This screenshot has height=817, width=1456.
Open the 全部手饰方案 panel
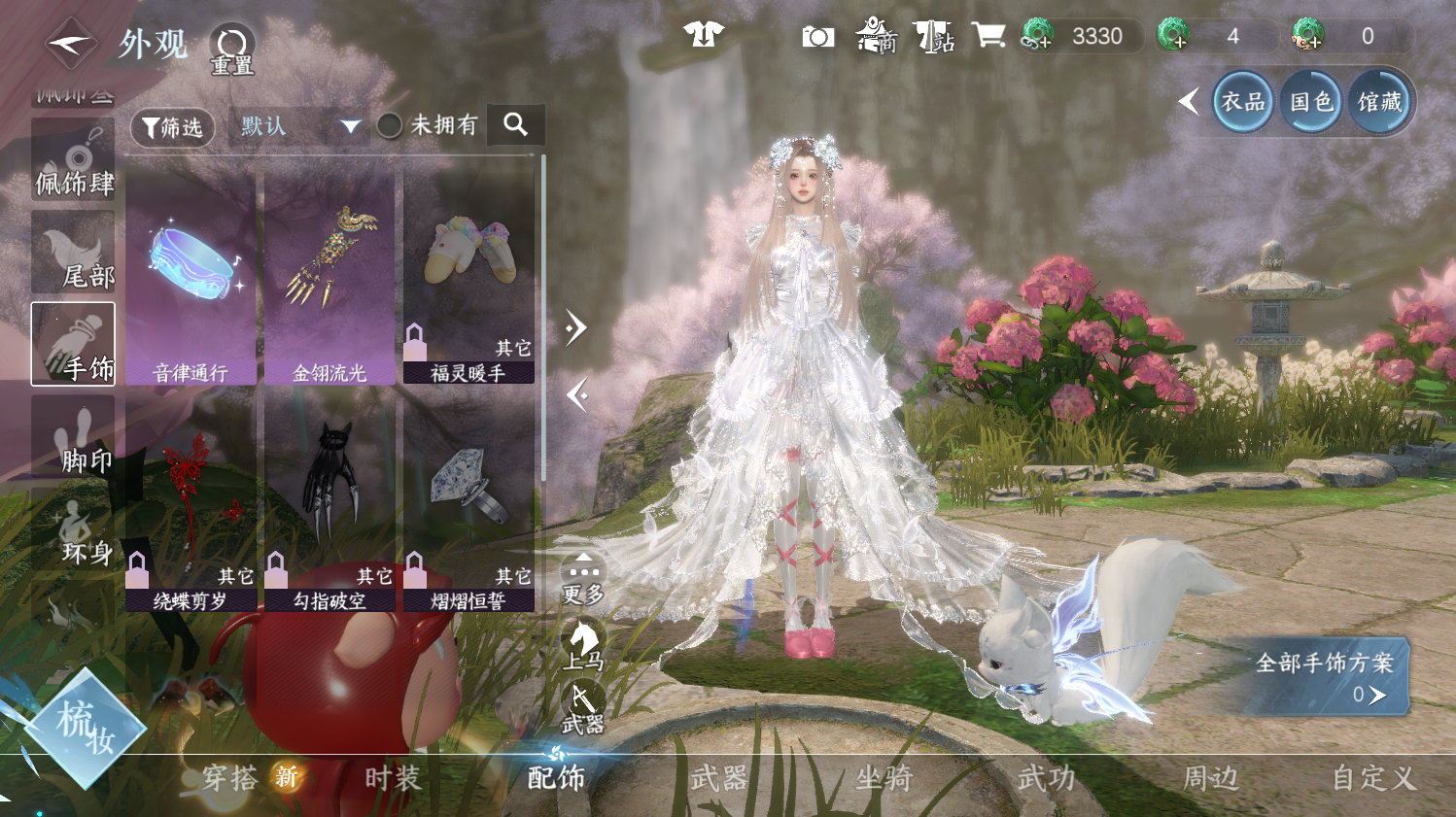(1324, 677)
